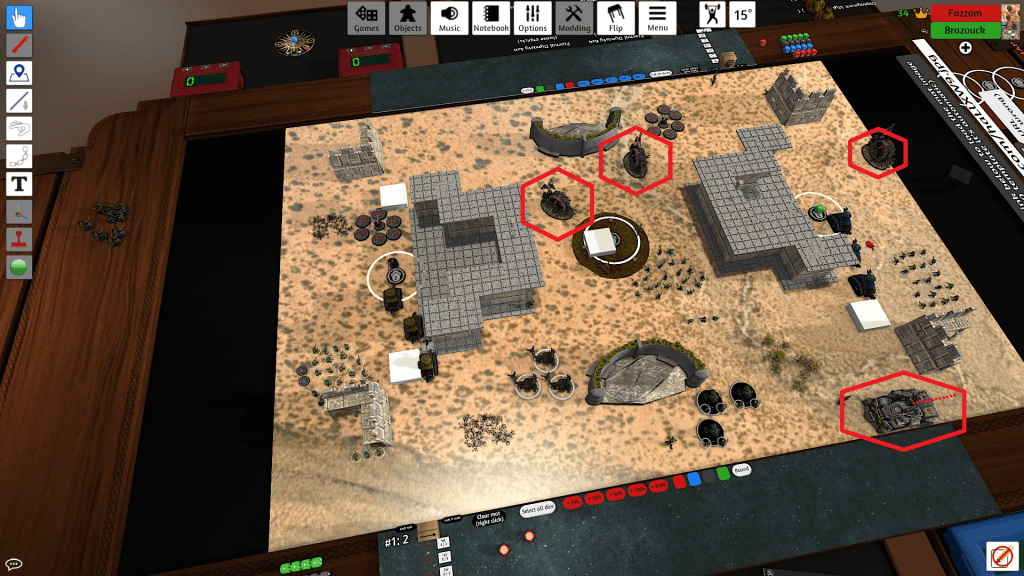Open the Notebook

coord(491,17)
